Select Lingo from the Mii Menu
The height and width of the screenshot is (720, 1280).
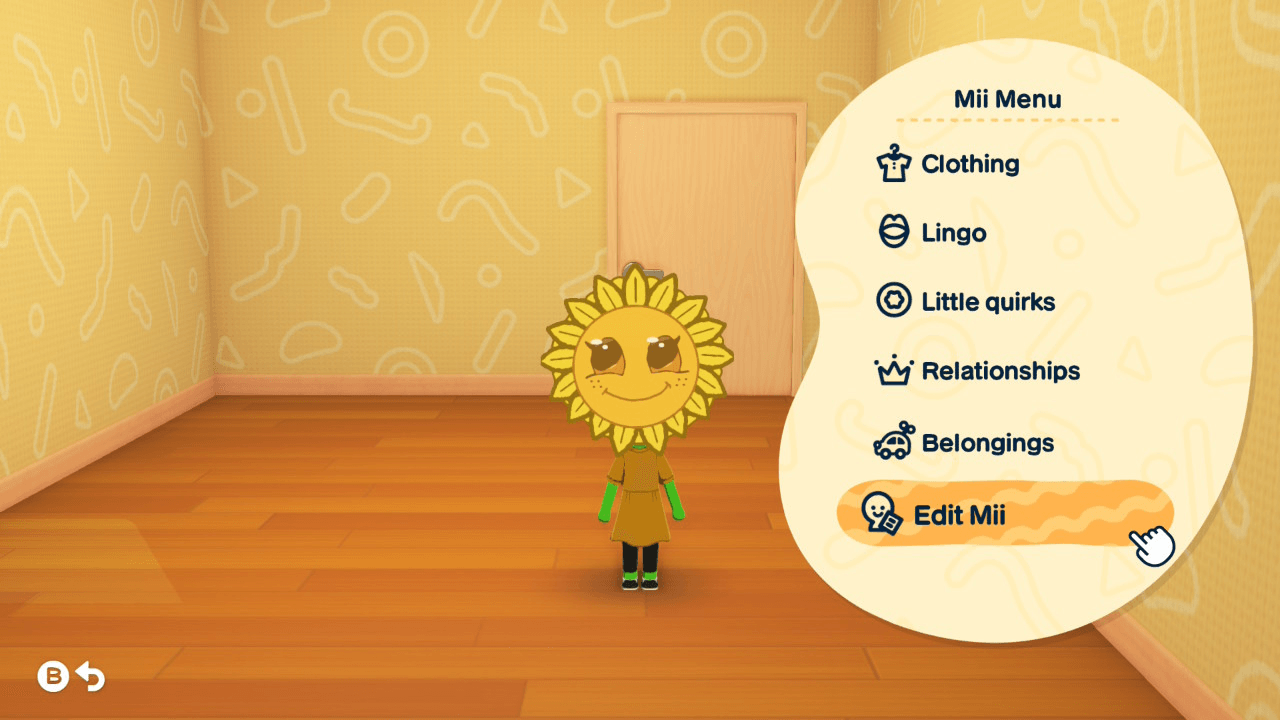(952, 232)
